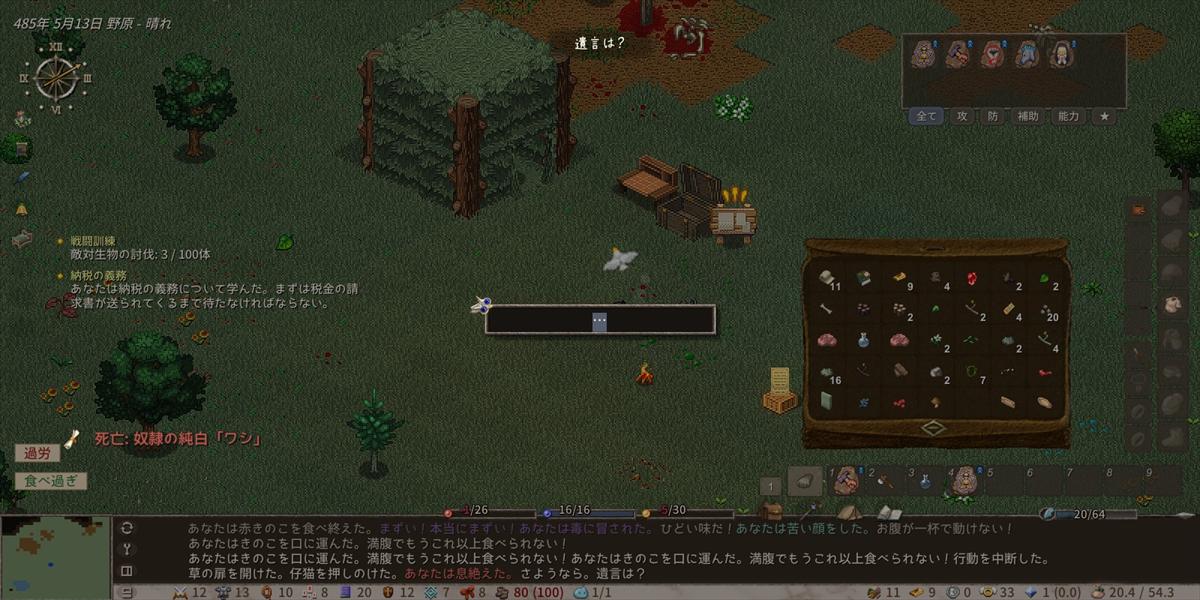Switch to the star favorites tab
The image size is (1200, 600).
click(1105, 116)
